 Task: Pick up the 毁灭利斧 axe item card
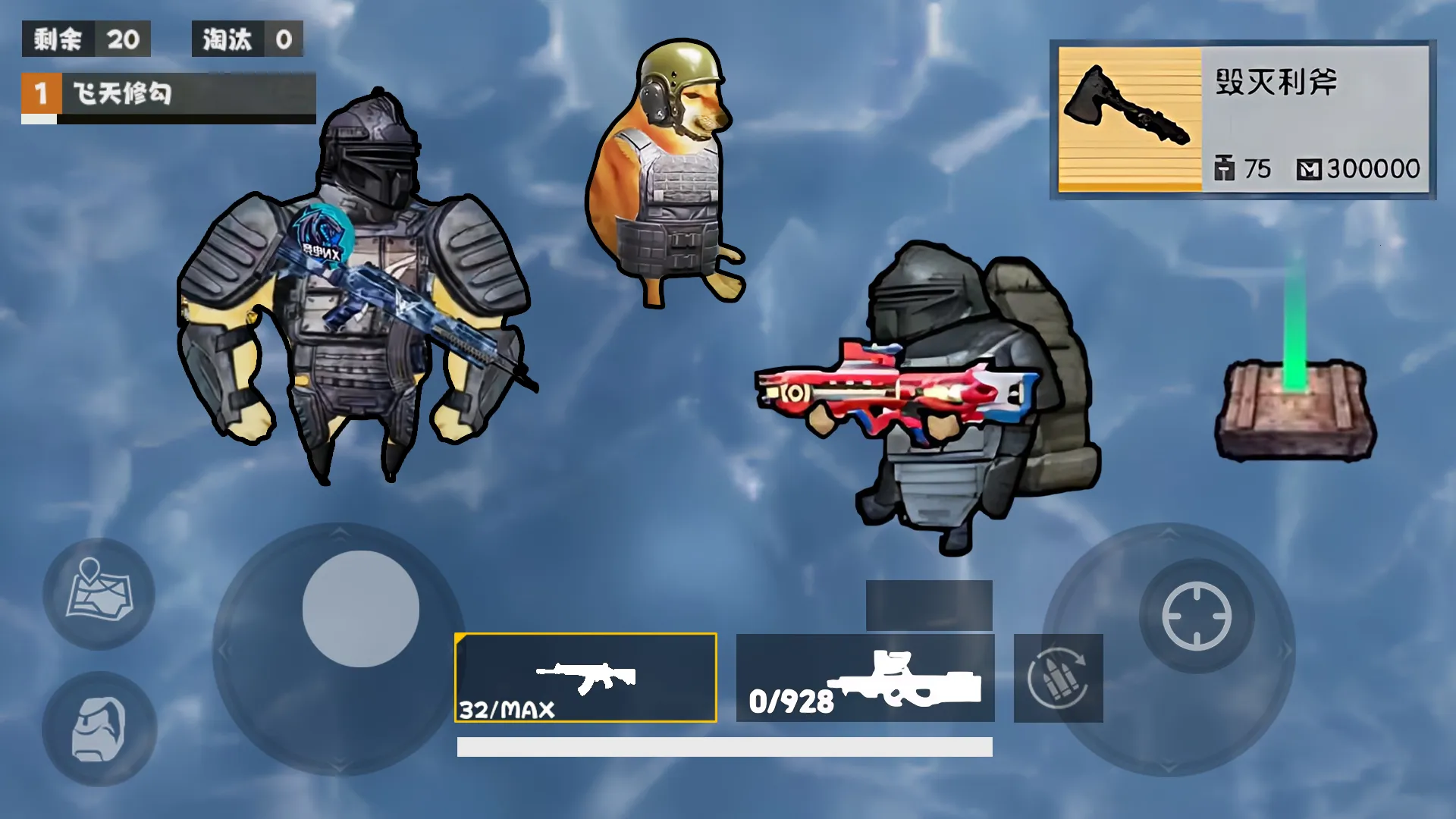pos(1242,120)
